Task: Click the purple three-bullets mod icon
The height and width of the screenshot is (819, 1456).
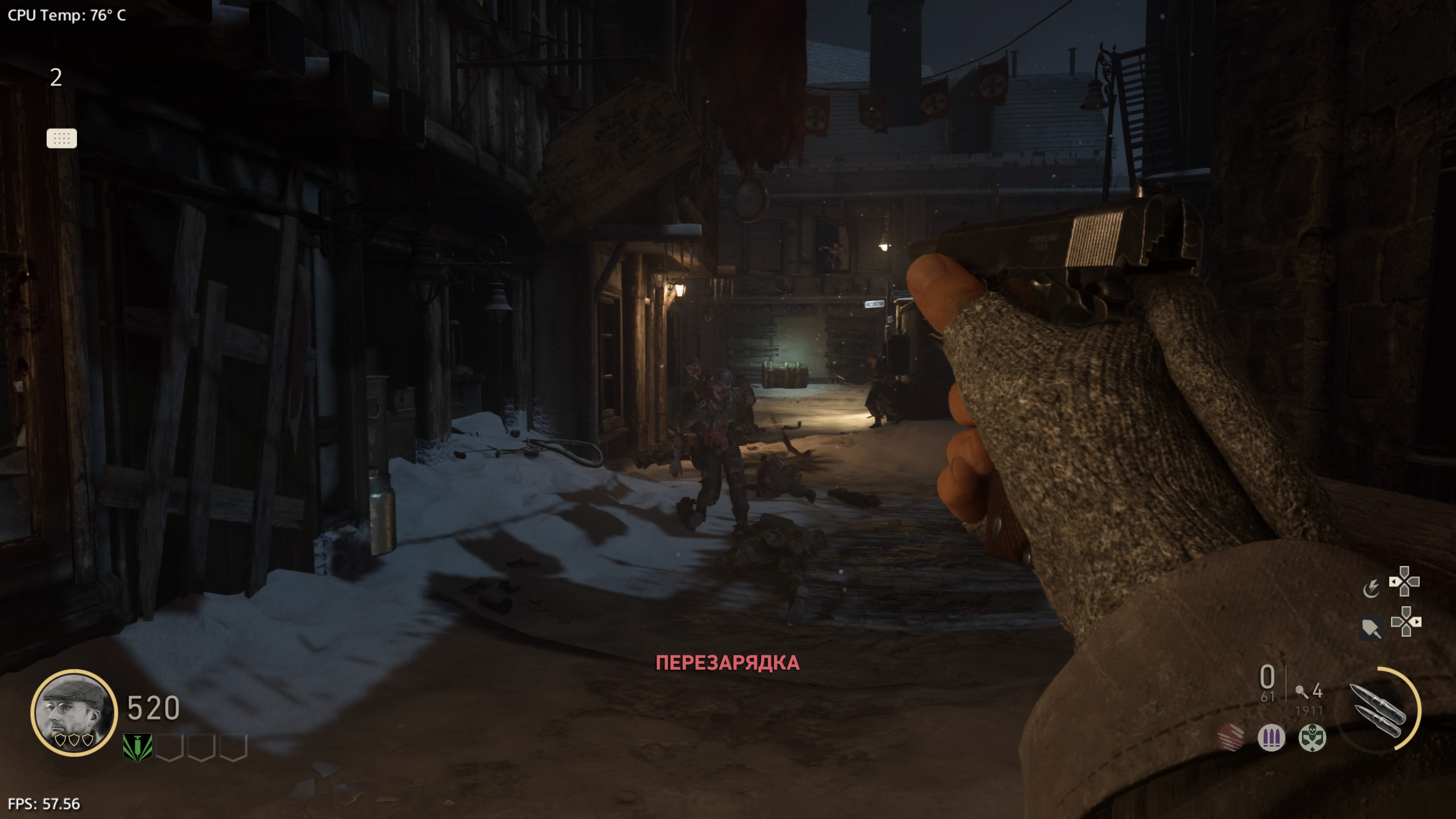Action: click(1271, 737)
